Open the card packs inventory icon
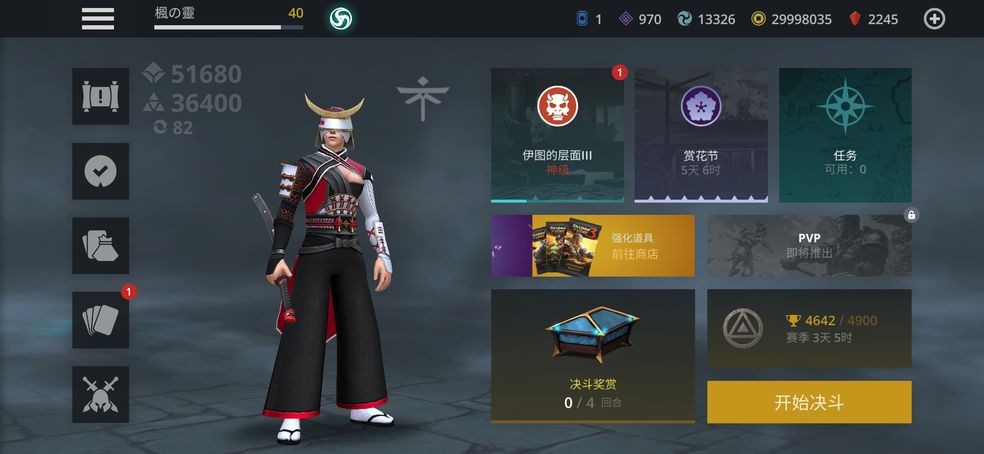The height and width of the screenshot is (454, 984). pos(101,245)
